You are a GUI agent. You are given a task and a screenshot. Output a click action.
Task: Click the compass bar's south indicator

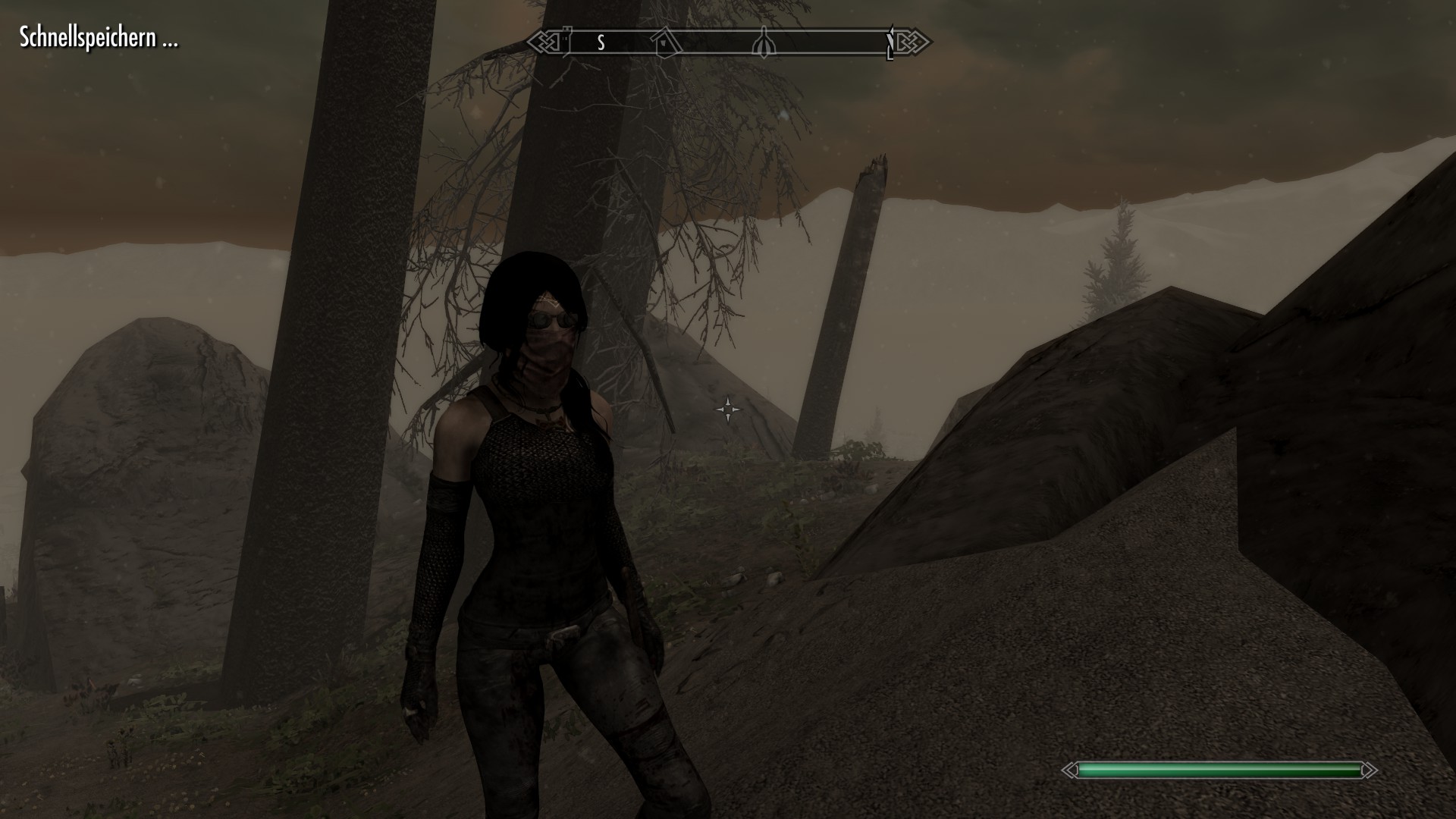601,42
